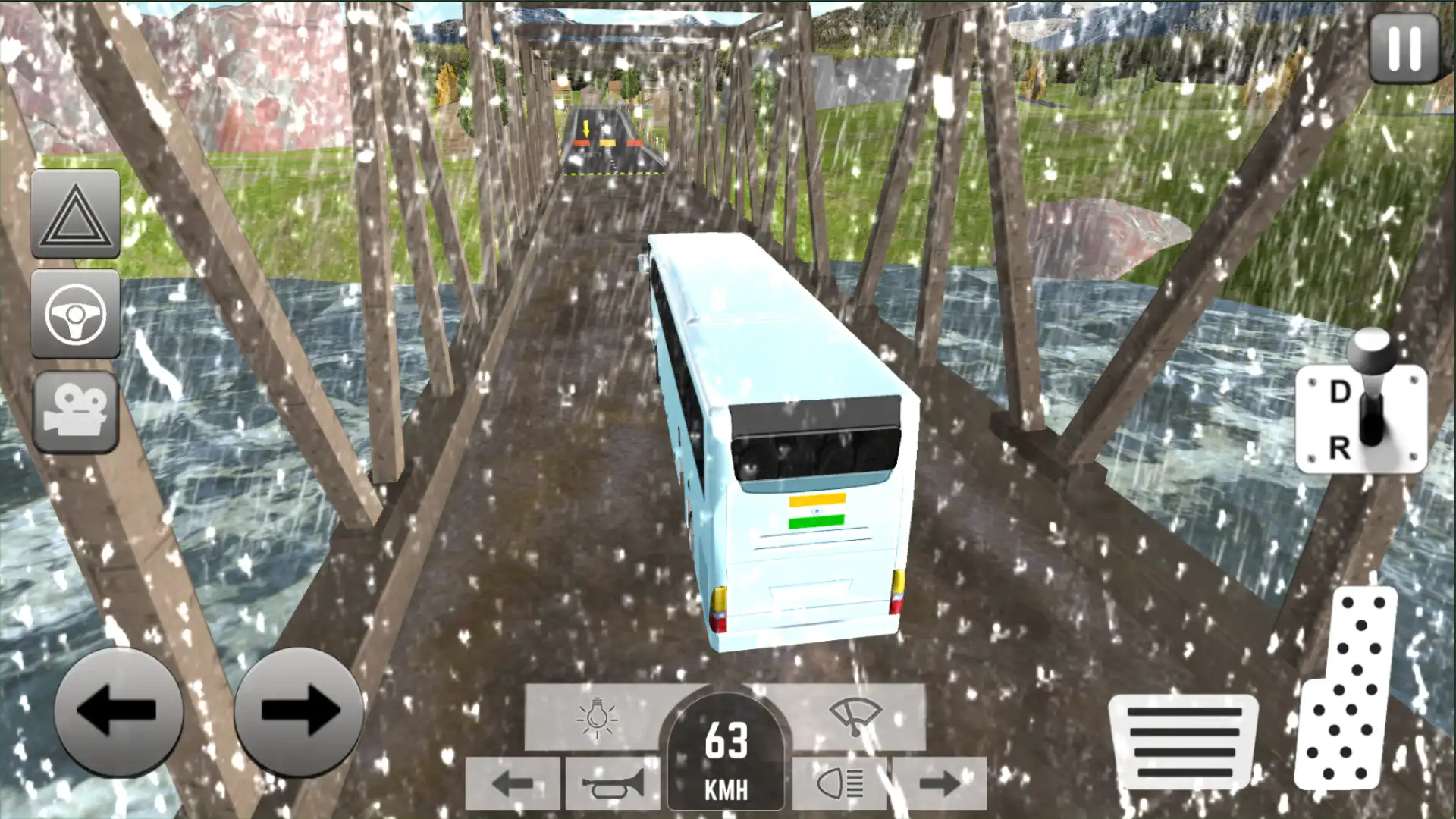The height and width of the screenshot is (819, 1456).
Task: Activate the right turn indicator
Action: (x=939, y=783)
